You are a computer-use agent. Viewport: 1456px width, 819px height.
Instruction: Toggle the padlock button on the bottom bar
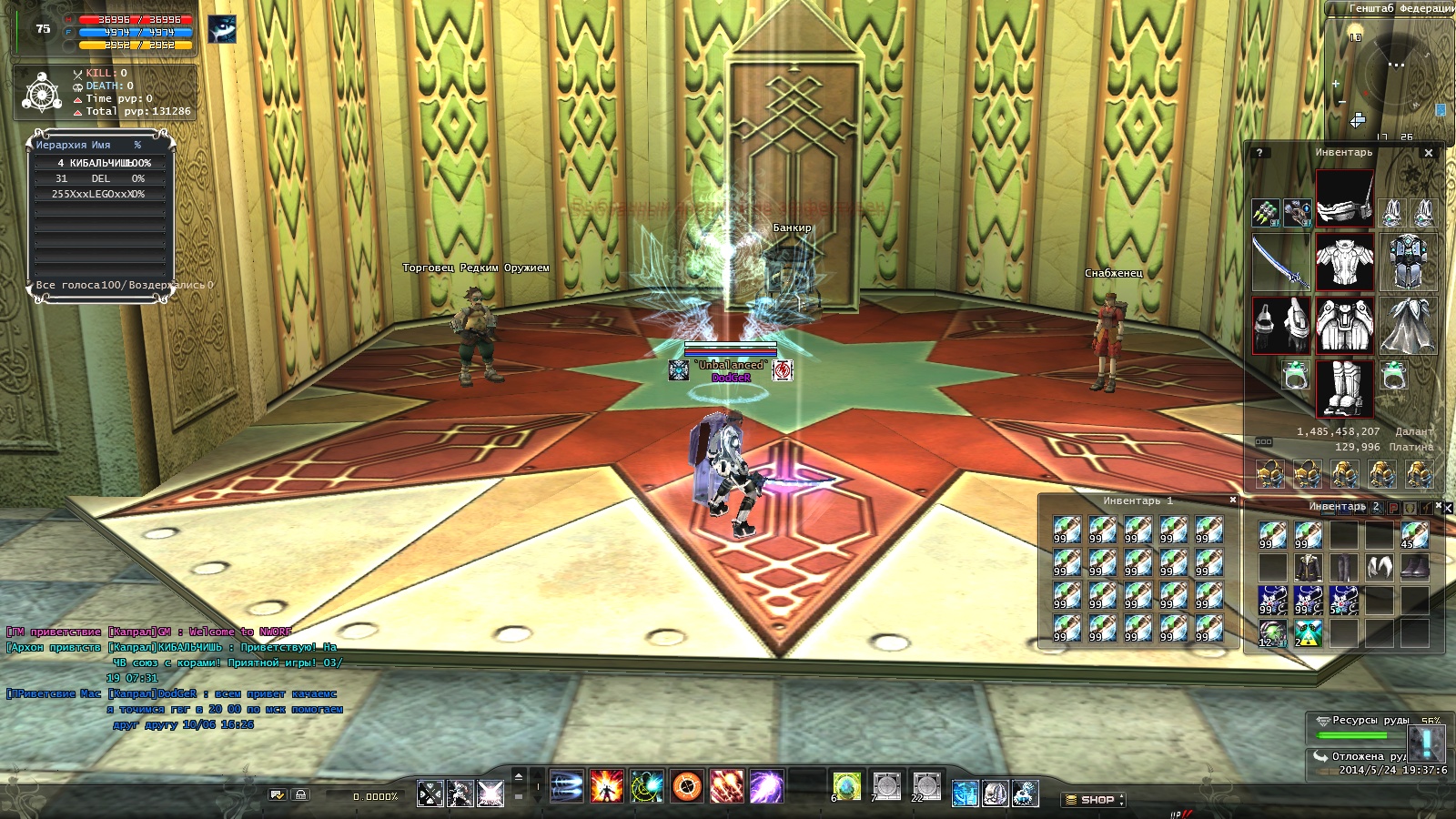point(300,794)
